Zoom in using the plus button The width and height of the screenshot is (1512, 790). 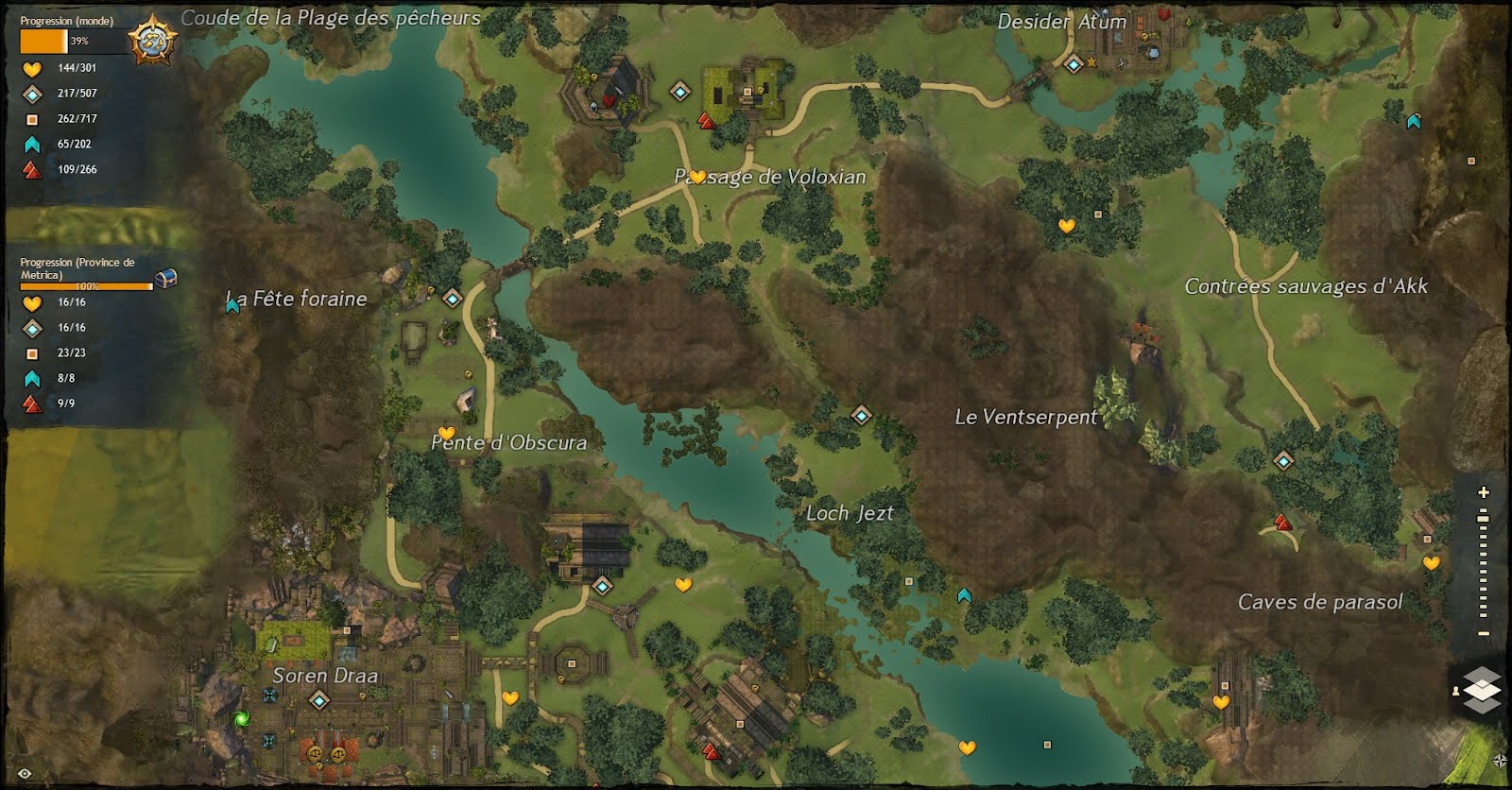pos(1483,491)
